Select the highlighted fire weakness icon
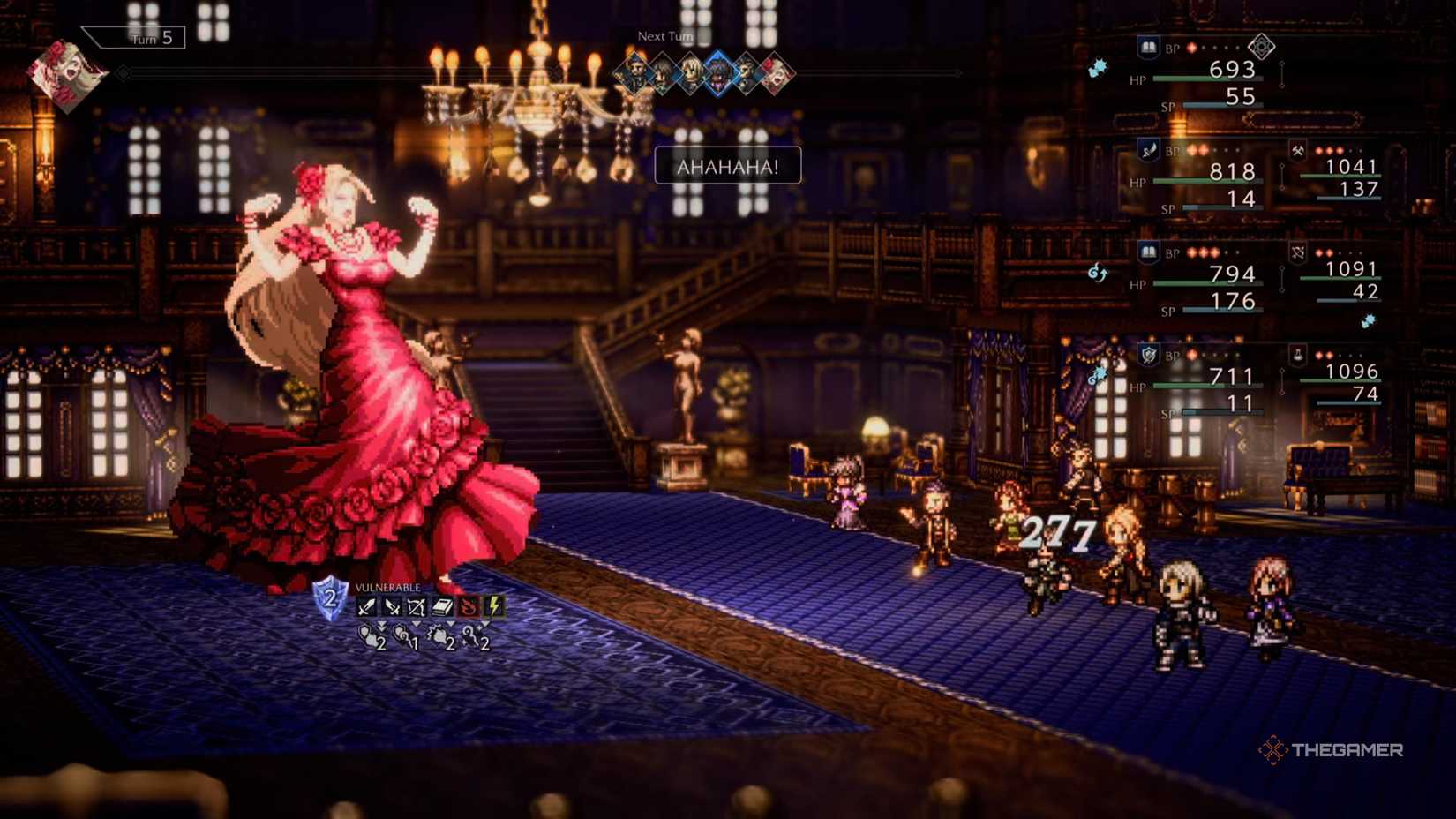The image size is (1456, 819). (468, 606)
